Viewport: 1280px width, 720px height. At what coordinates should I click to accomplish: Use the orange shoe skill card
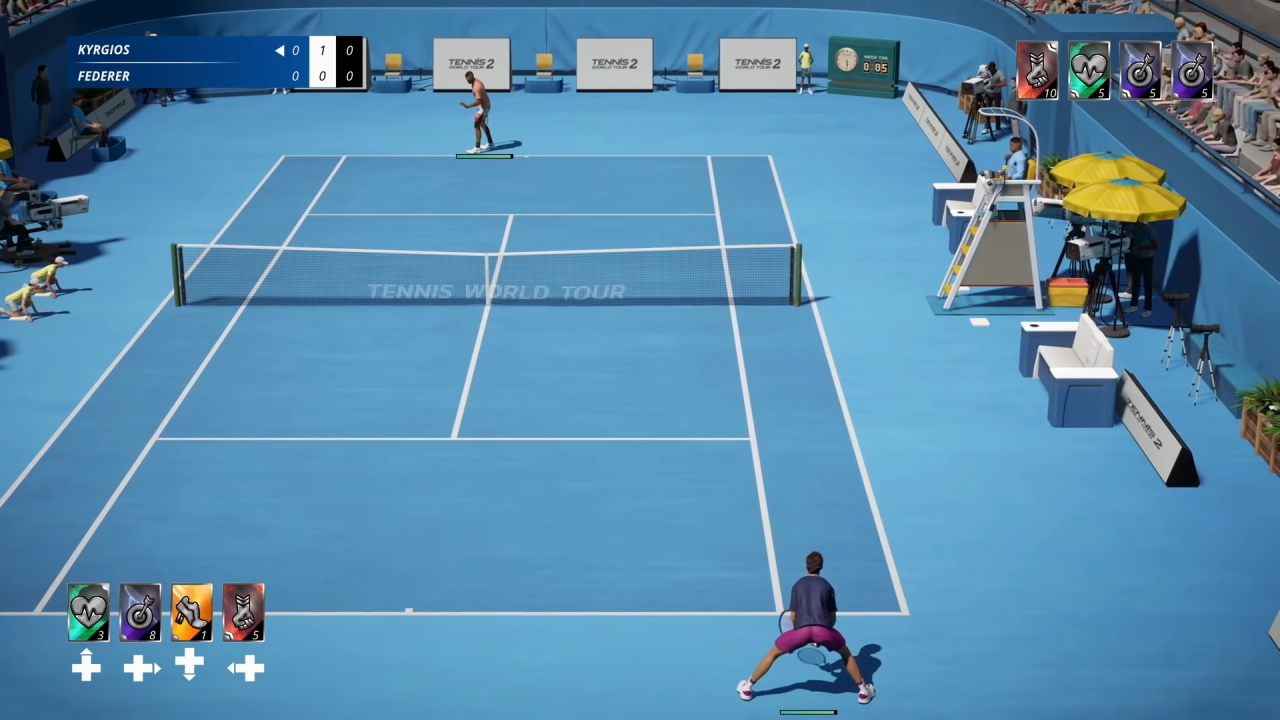[192, 611]
